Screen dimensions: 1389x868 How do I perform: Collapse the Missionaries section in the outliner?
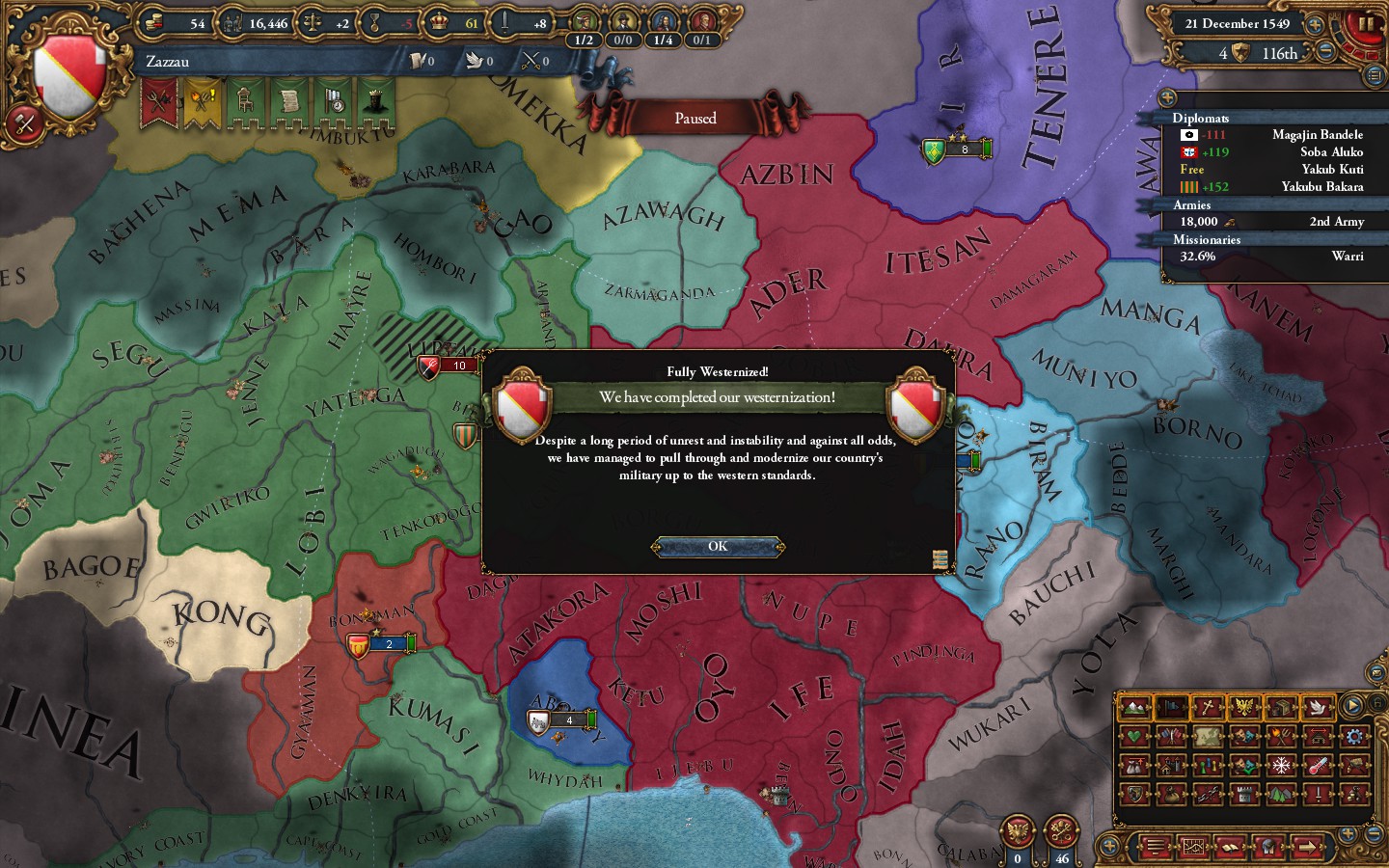pyautogui.click(x=1207, y=239)
